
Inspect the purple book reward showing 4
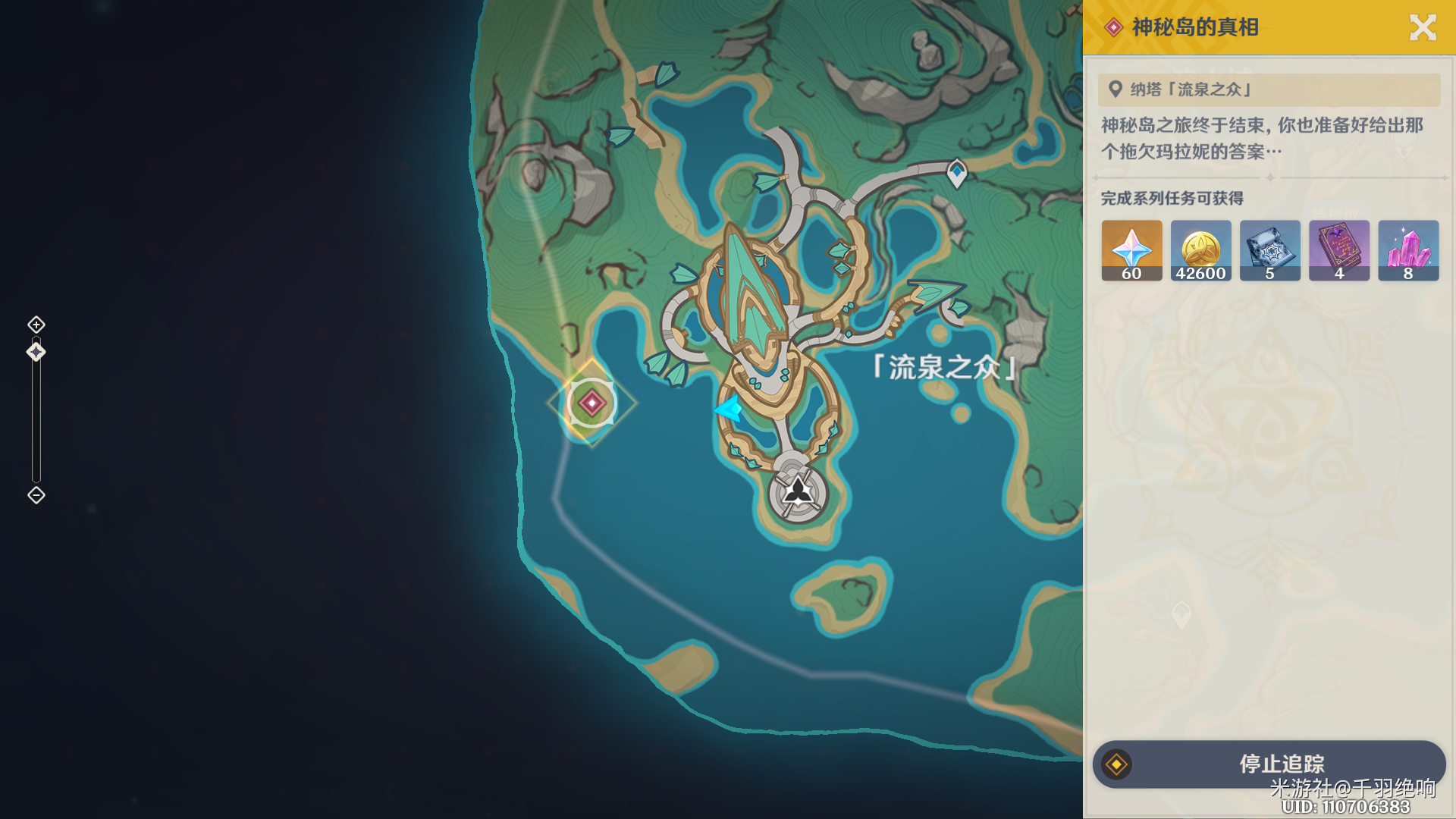click(x=1338, y=250)
